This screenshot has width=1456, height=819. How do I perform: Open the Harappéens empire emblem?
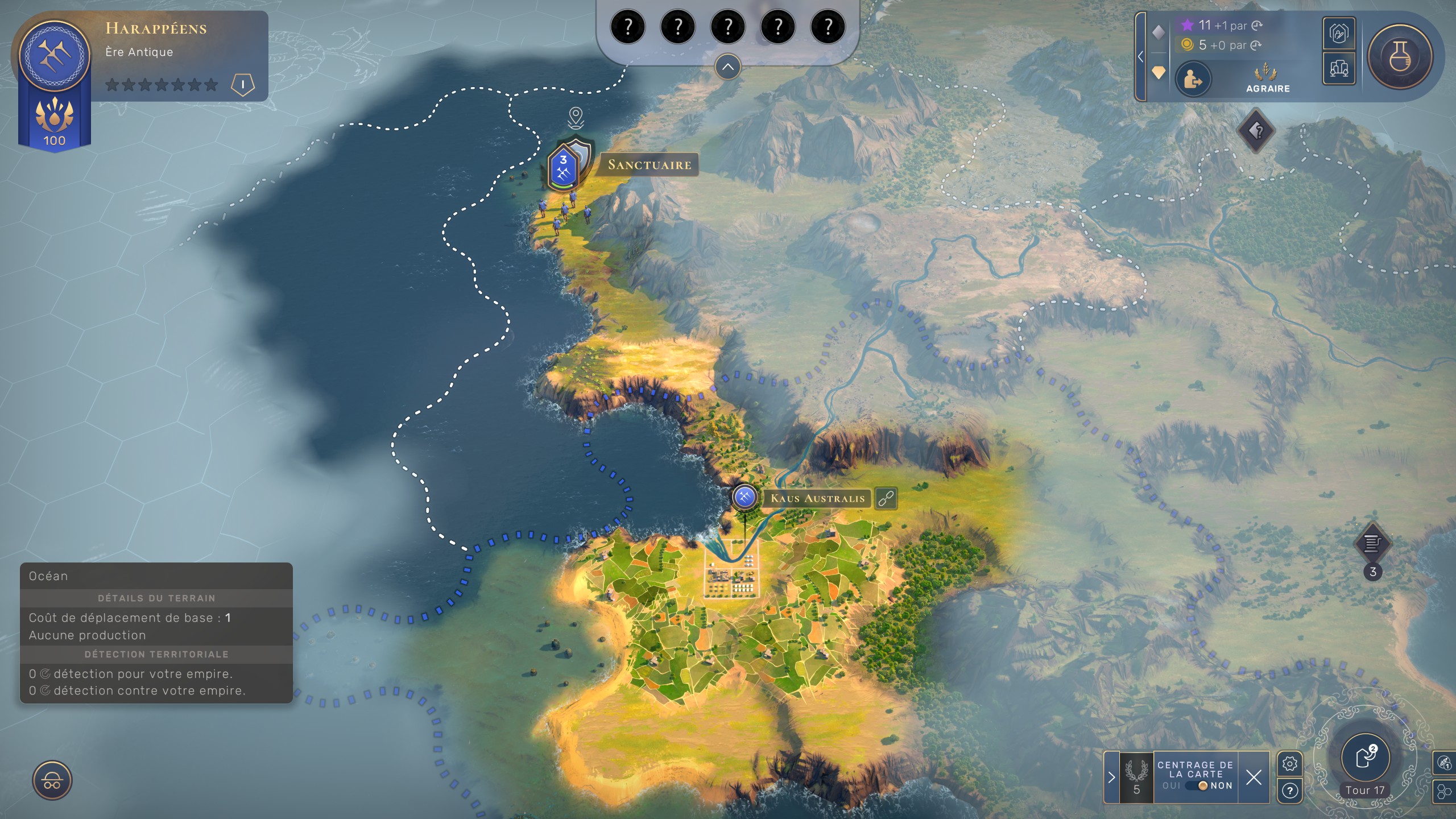click(55, 56)
